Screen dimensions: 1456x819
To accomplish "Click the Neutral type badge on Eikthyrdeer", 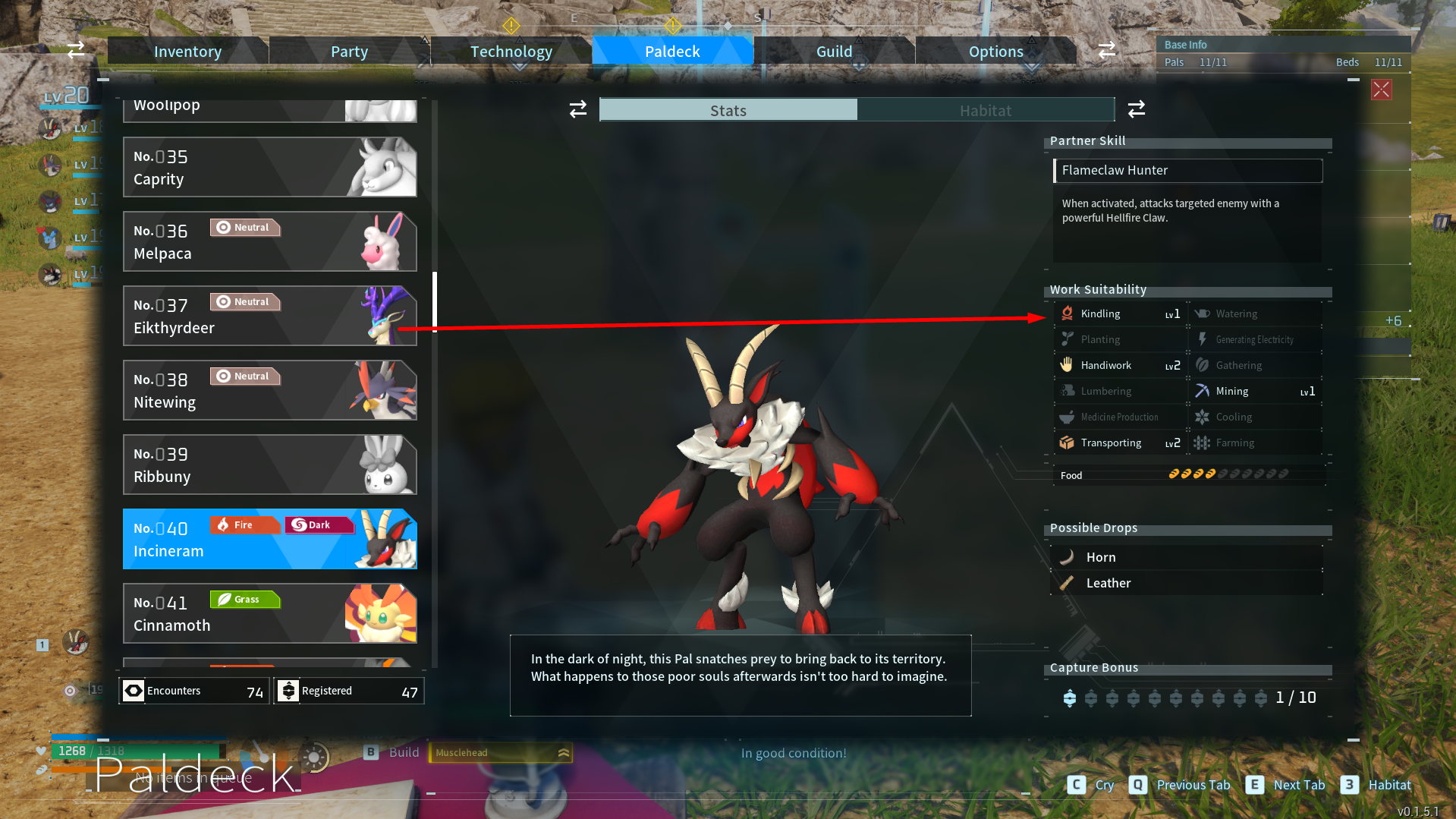I will pyautogui.click(x=244, y=301).
